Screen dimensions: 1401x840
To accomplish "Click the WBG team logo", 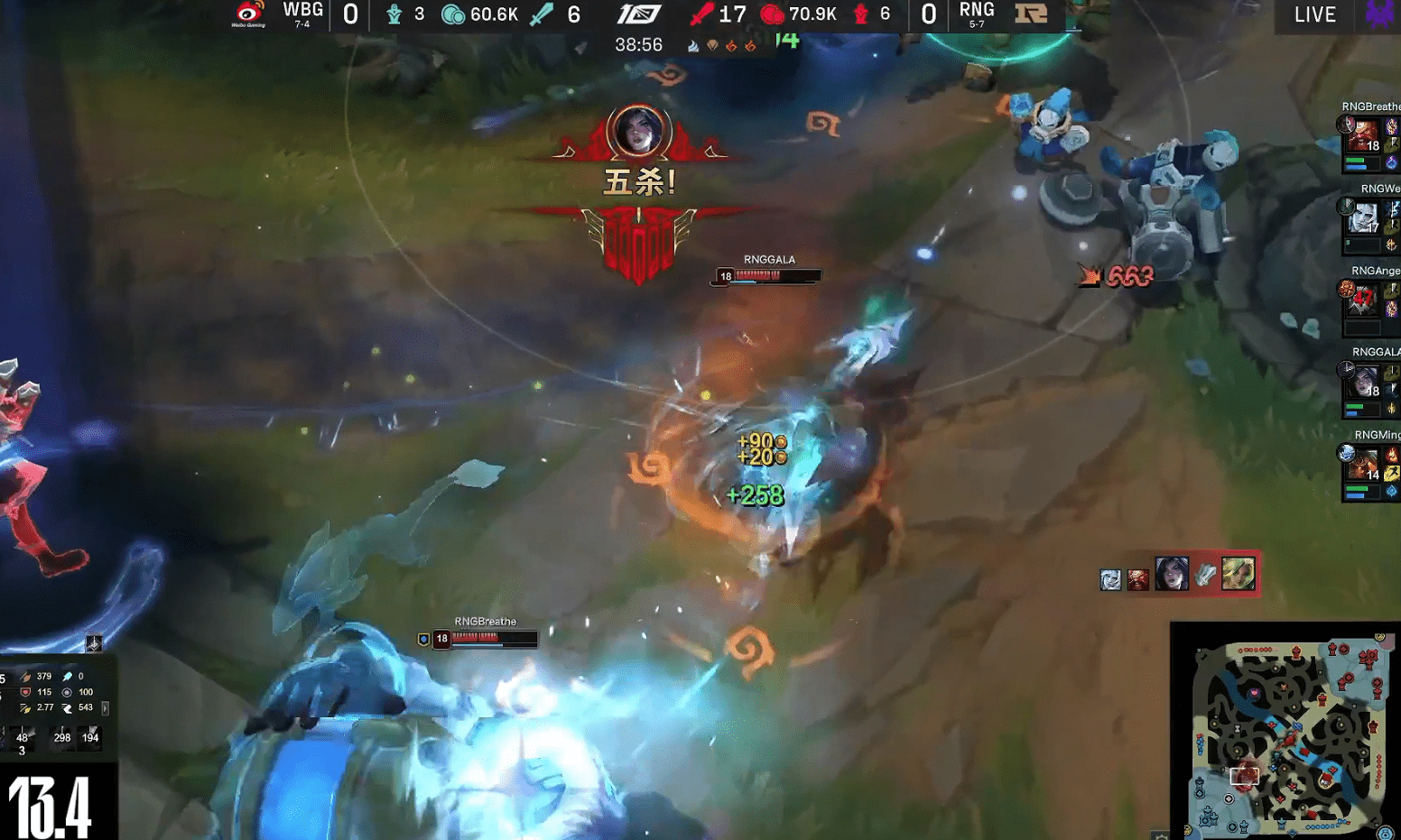I will (249, 14).
